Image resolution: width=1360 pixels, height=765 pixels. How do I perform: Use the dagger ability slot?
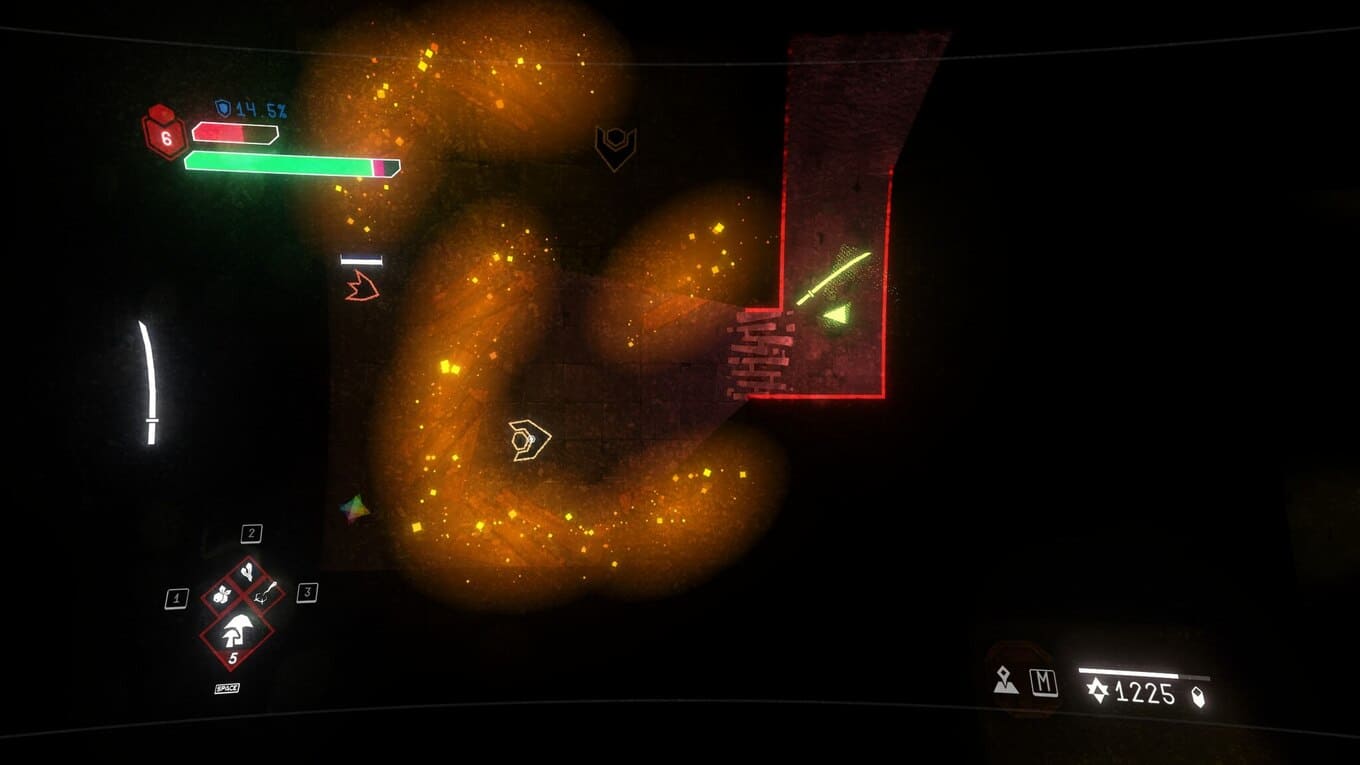pos(265,595)
